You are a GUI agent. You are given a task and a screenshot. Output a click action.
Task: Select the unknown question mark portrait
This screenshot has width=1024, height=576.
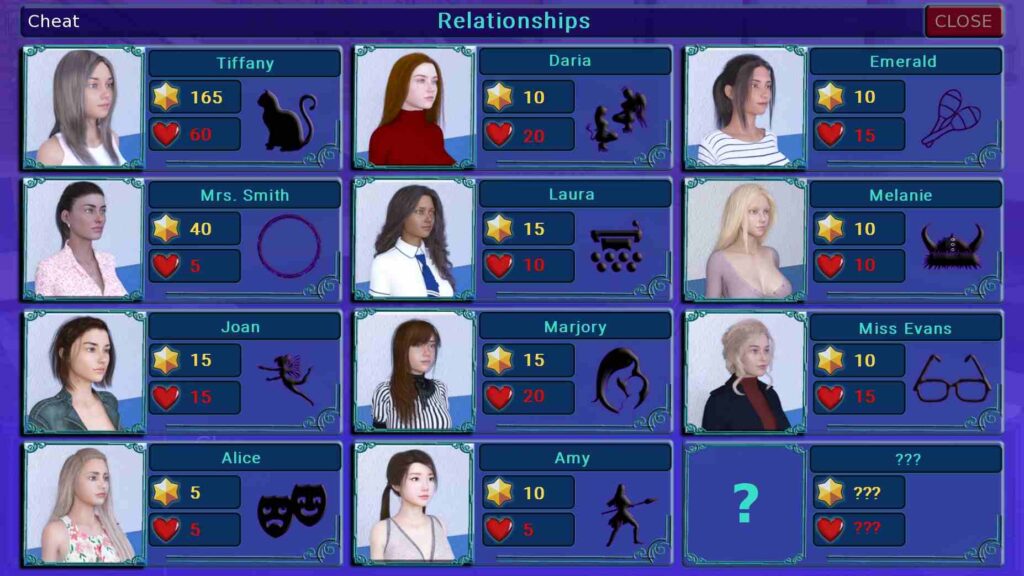[745, 503]
